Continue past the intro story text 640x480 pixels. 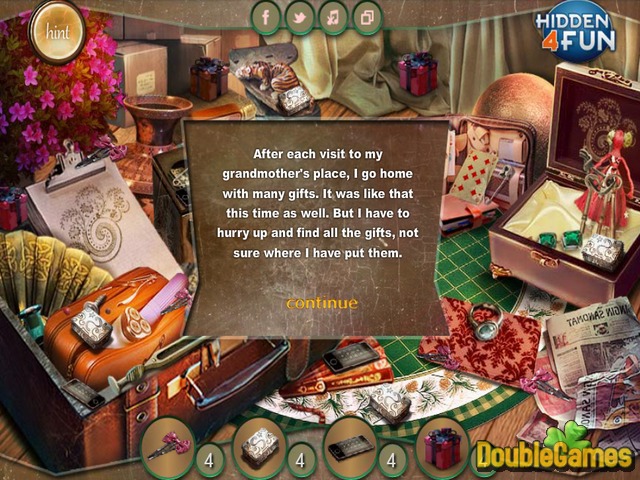pos(321,303)
